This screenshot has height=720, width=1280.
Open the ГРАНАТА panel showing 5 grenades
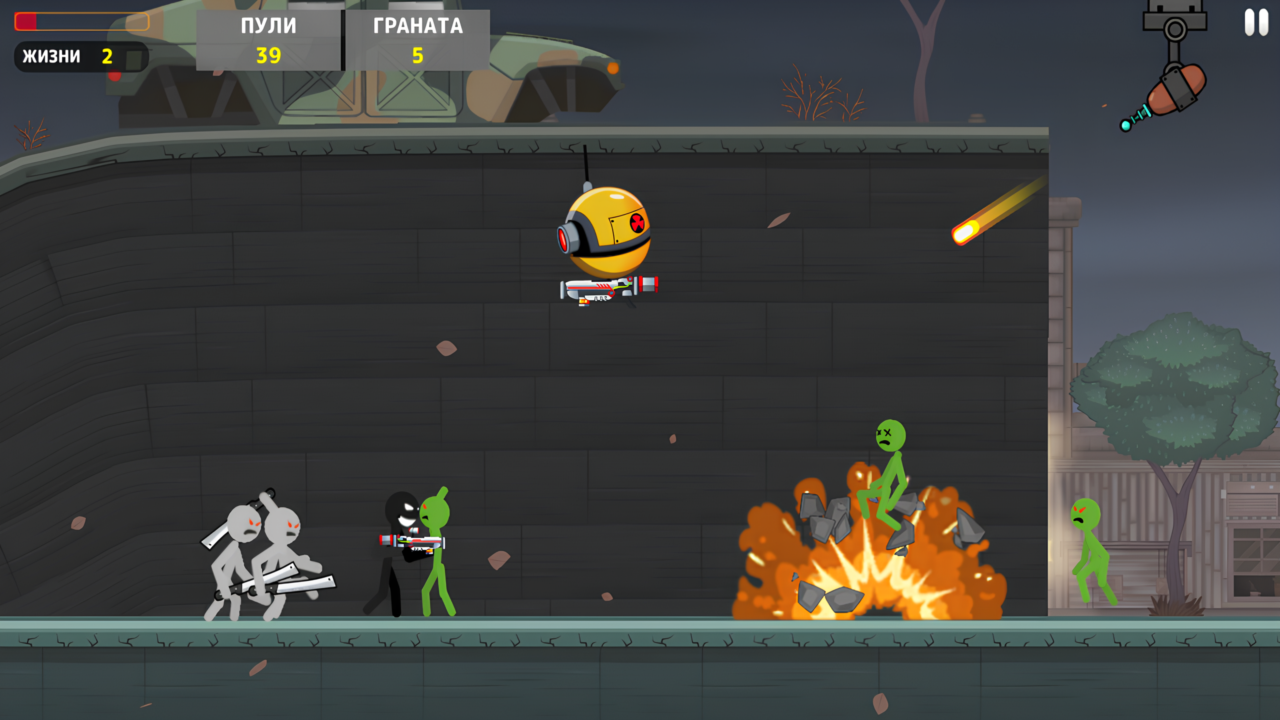click(x=416, y=40)
